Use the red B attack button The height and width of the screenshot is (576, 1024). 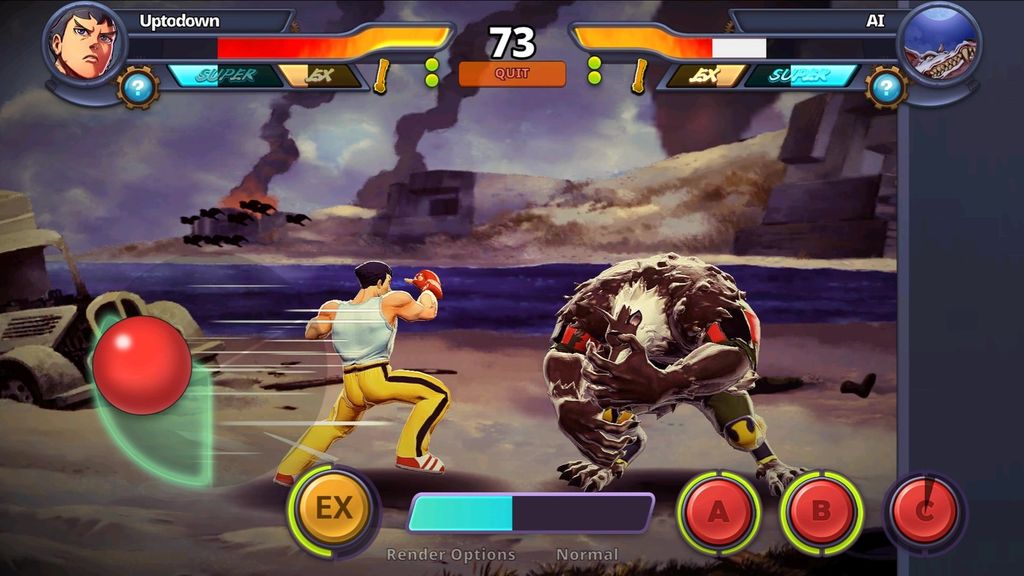click(820, 512)
